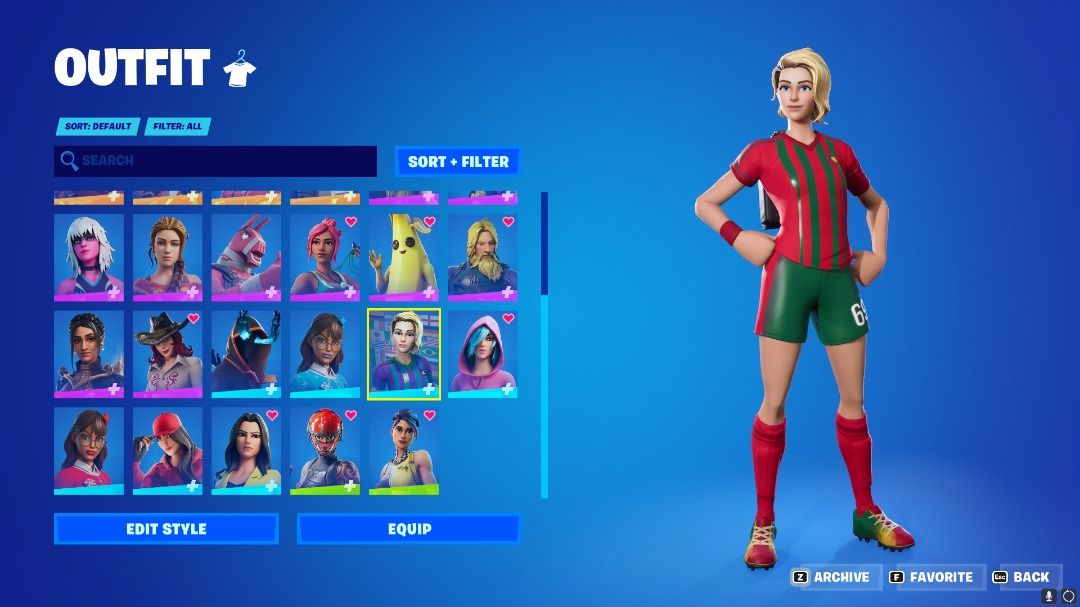Viewport: 1080px width, 607px height.
Task: Choose the pink hoodie outfit
Action: pyautogui.click(x=482, y=353)
